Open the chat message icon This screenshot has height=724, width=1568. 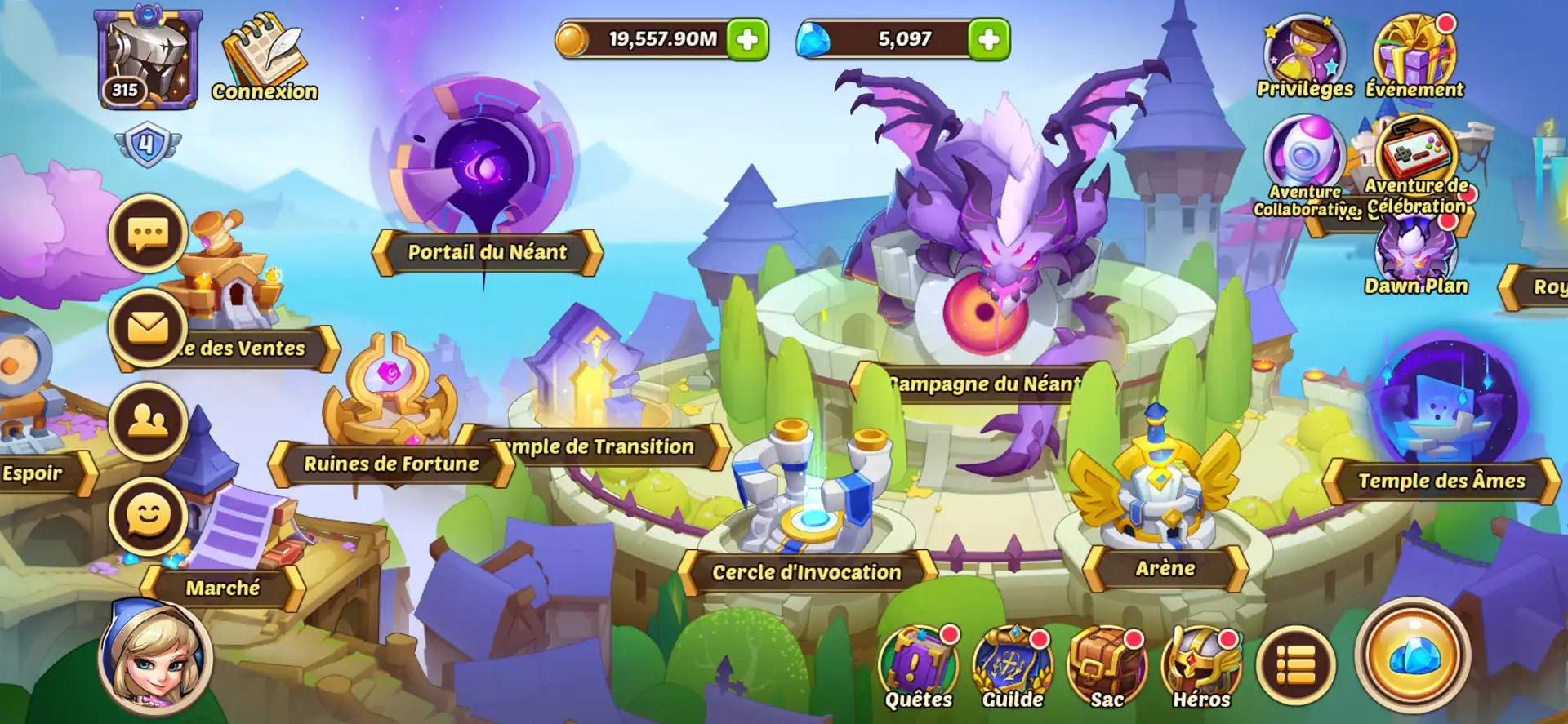coord(145,233)
